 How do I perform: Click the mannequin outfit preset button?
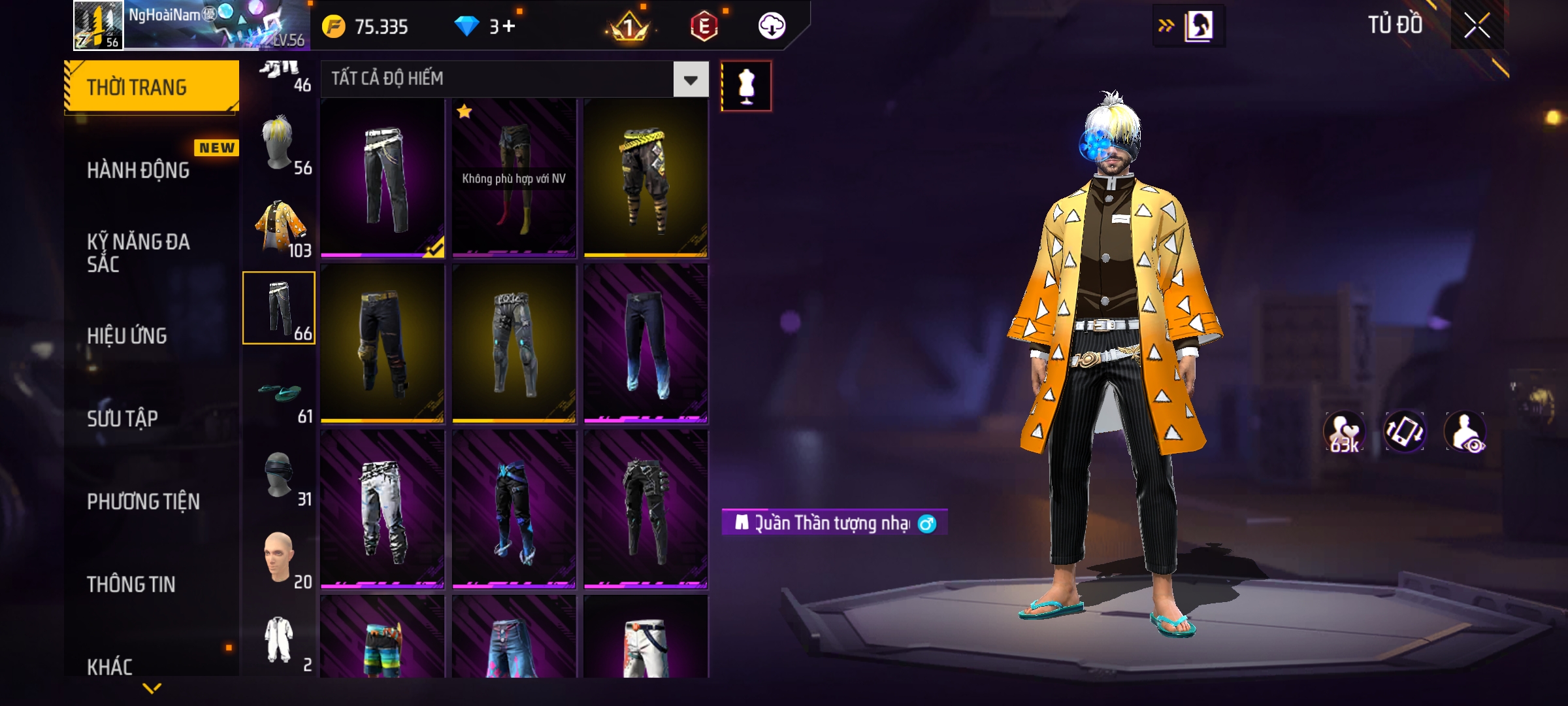point(746,86)
